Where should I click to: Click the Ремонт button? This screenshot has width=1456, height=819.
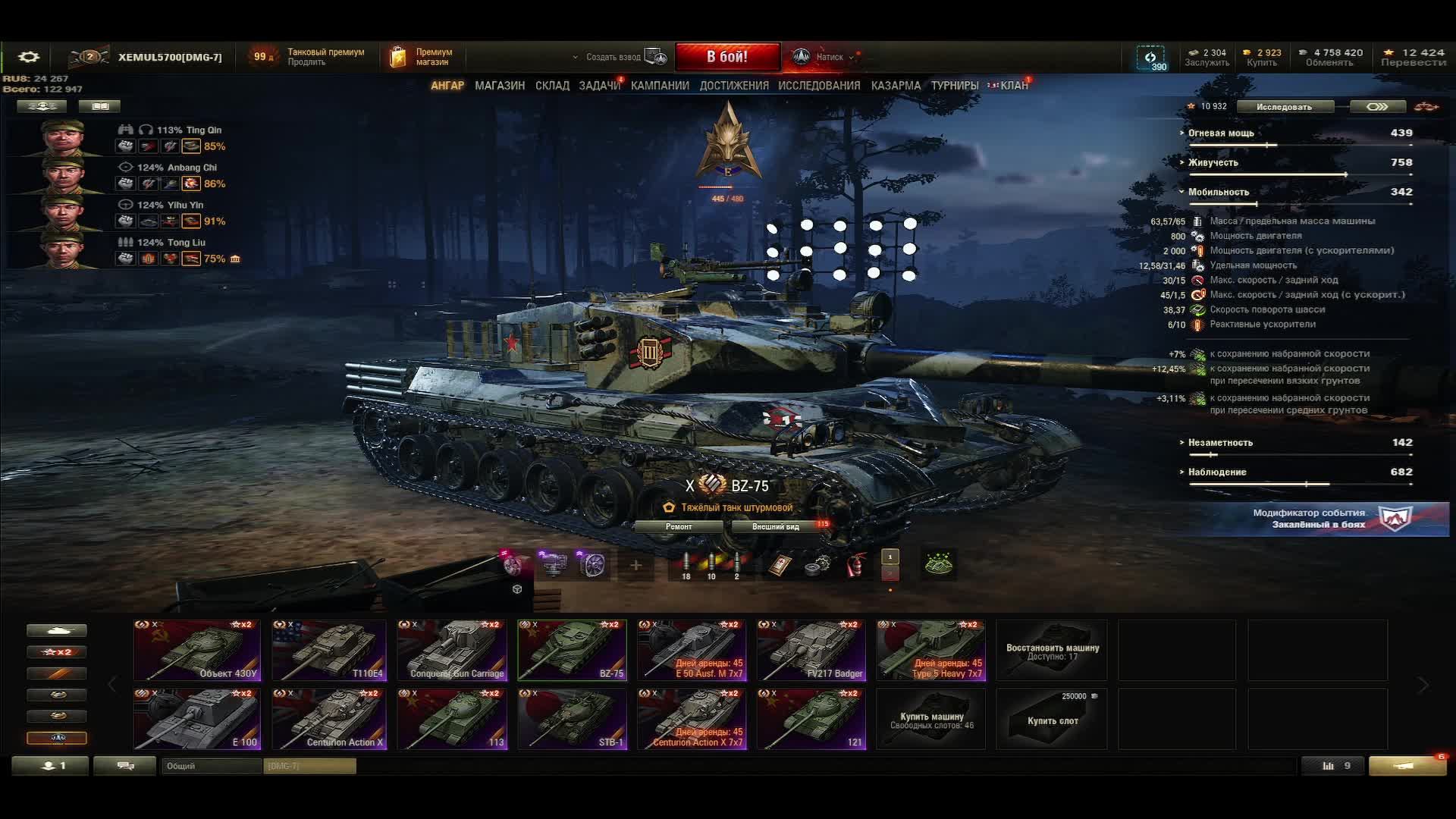[x=679, y=526]
